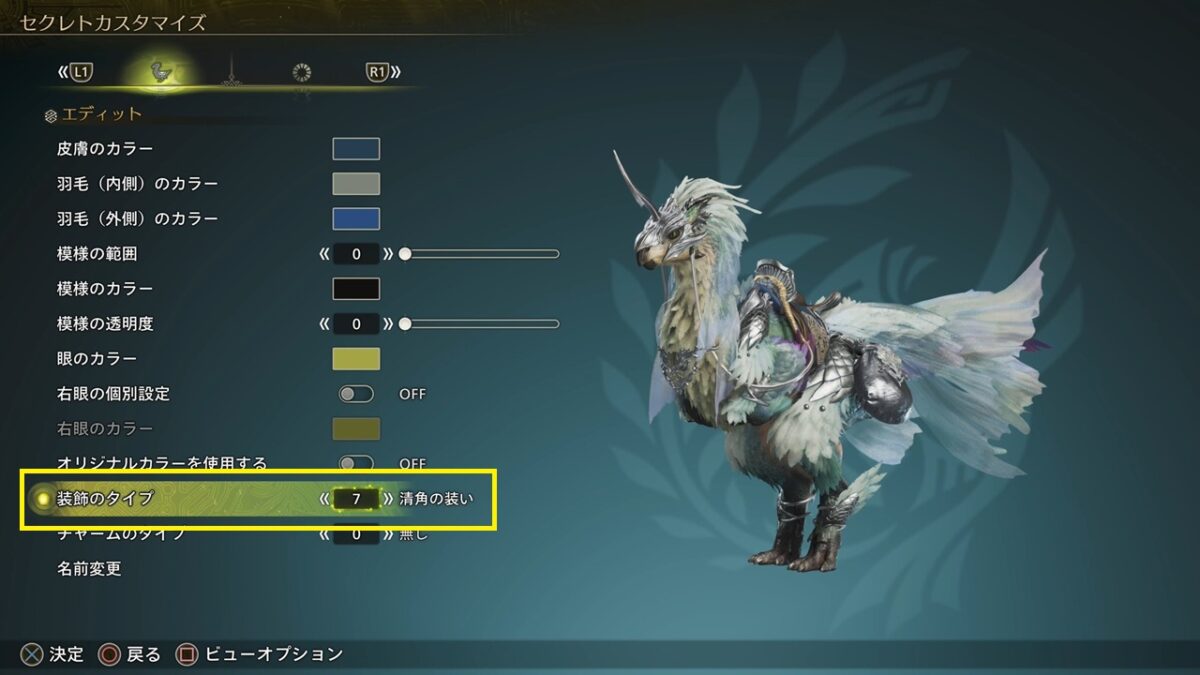Screen dimensions: 1200x675
Task: Select the yellow eye color swatch (眼のカラー)
Action: 356,359
